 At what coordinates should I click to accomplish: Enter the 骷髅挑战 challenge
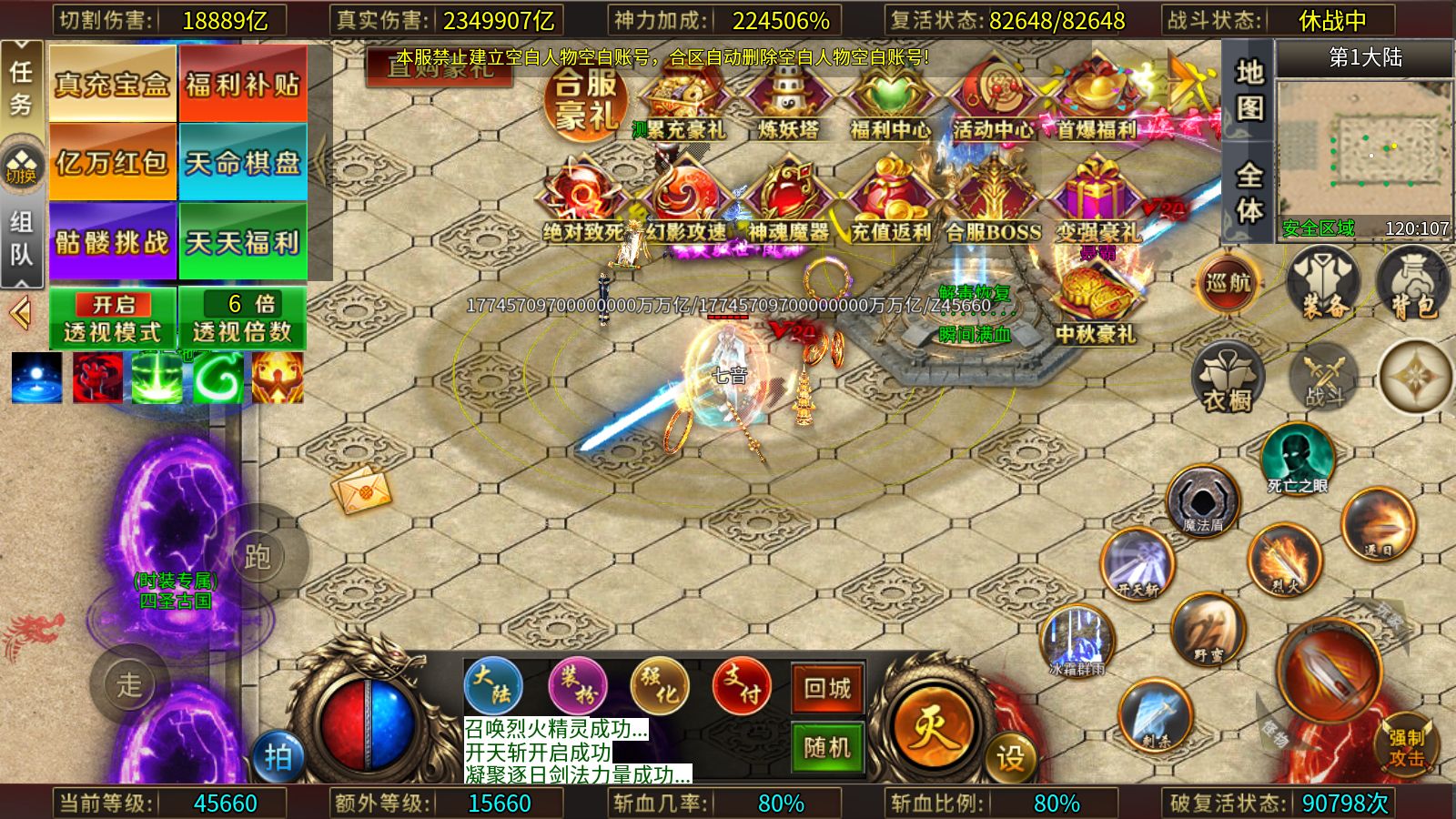112,241
